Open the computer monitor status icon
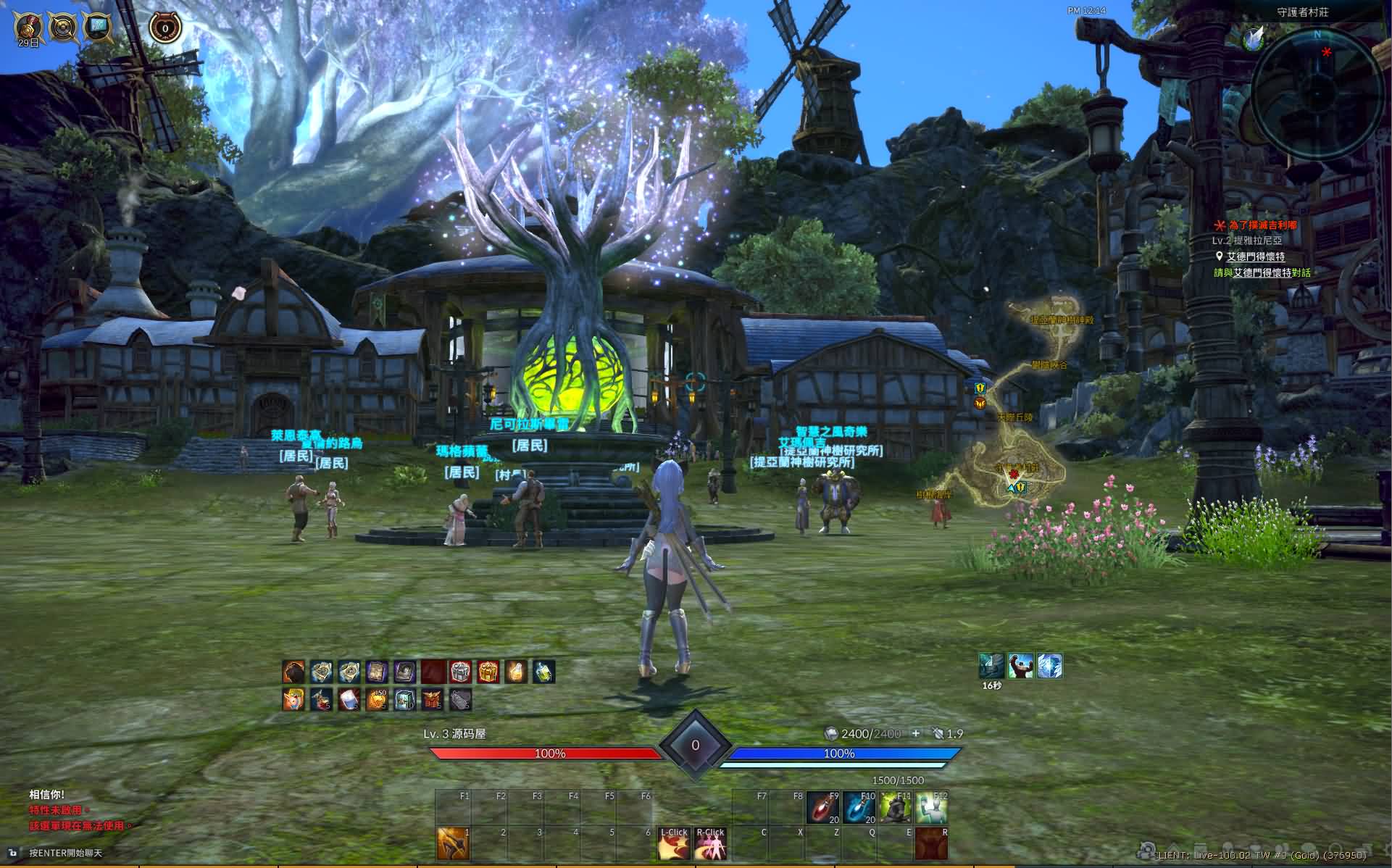The width and height of the screenshot is (1392, 868). (x=96, y=27)
